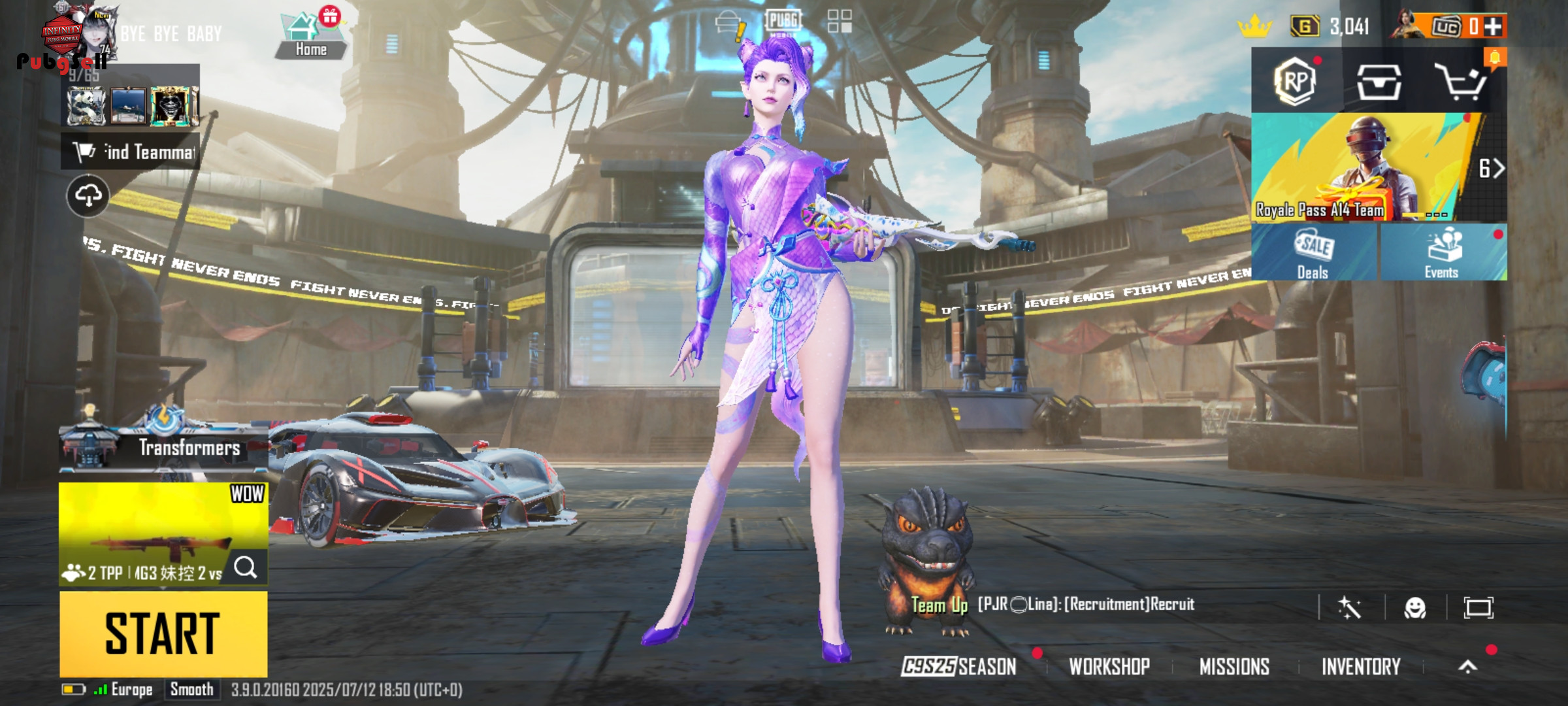Click the Find Teammates button
Screen dimensions: 1568x706
[x=131, y=152]
